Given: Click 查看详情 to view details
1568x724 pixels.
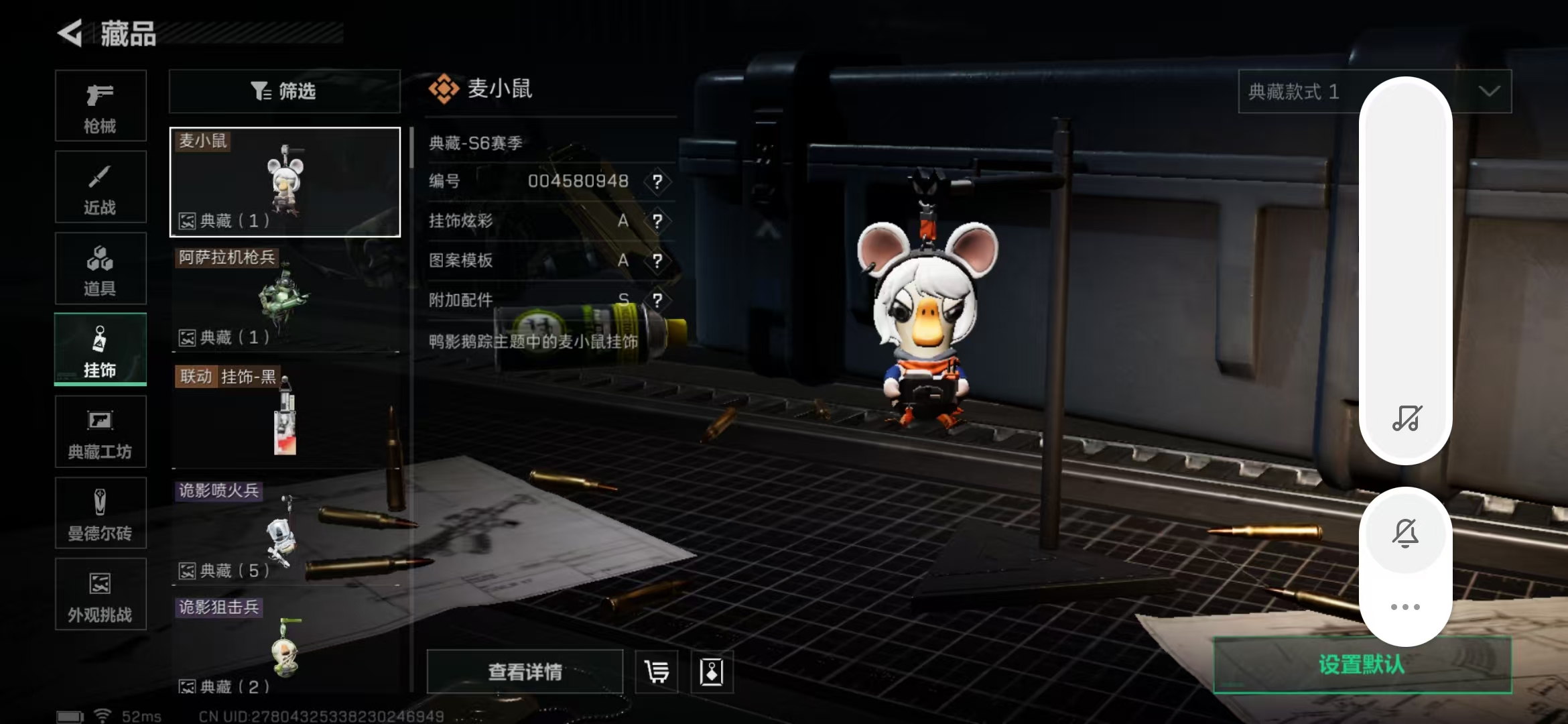Looking at the screenshot, I should (x=525, y=672).
